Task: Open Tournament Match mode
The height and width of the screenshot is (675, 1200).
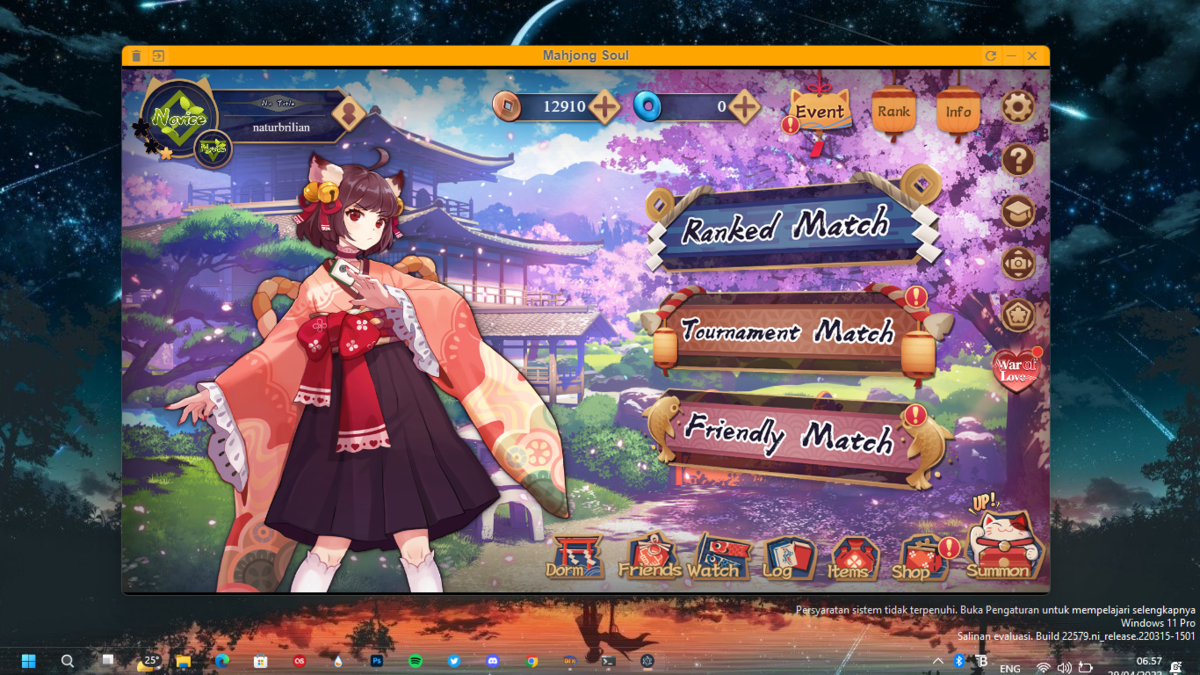Action: pyautogui.click(x=787, y=331)
